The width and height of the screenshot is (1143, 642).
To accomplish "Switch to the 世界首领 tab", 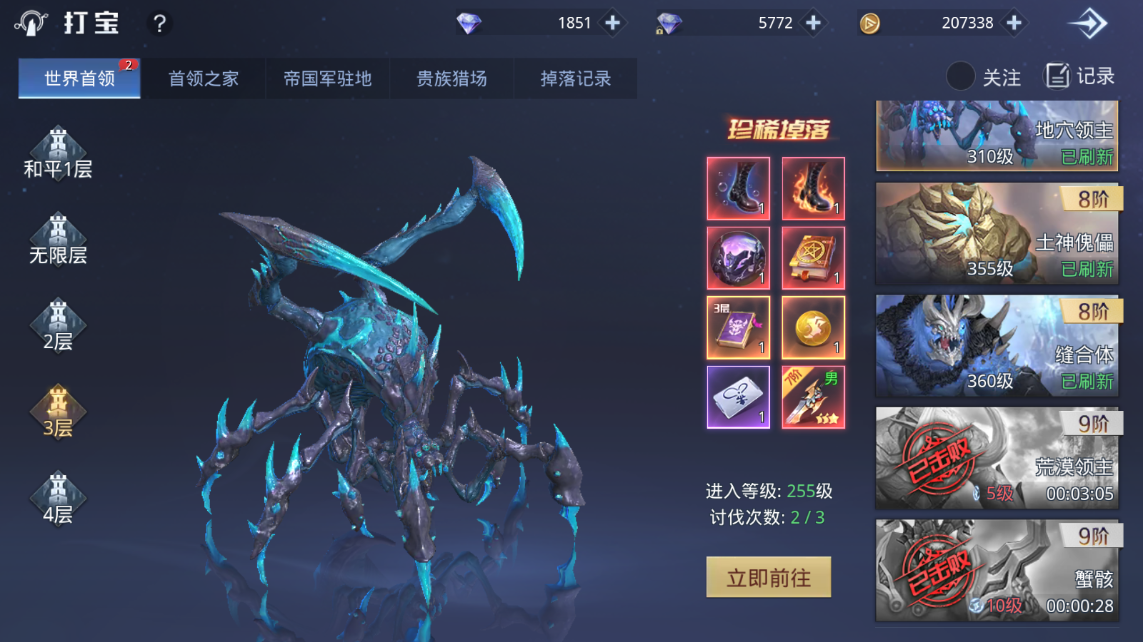I will [79, 79].
